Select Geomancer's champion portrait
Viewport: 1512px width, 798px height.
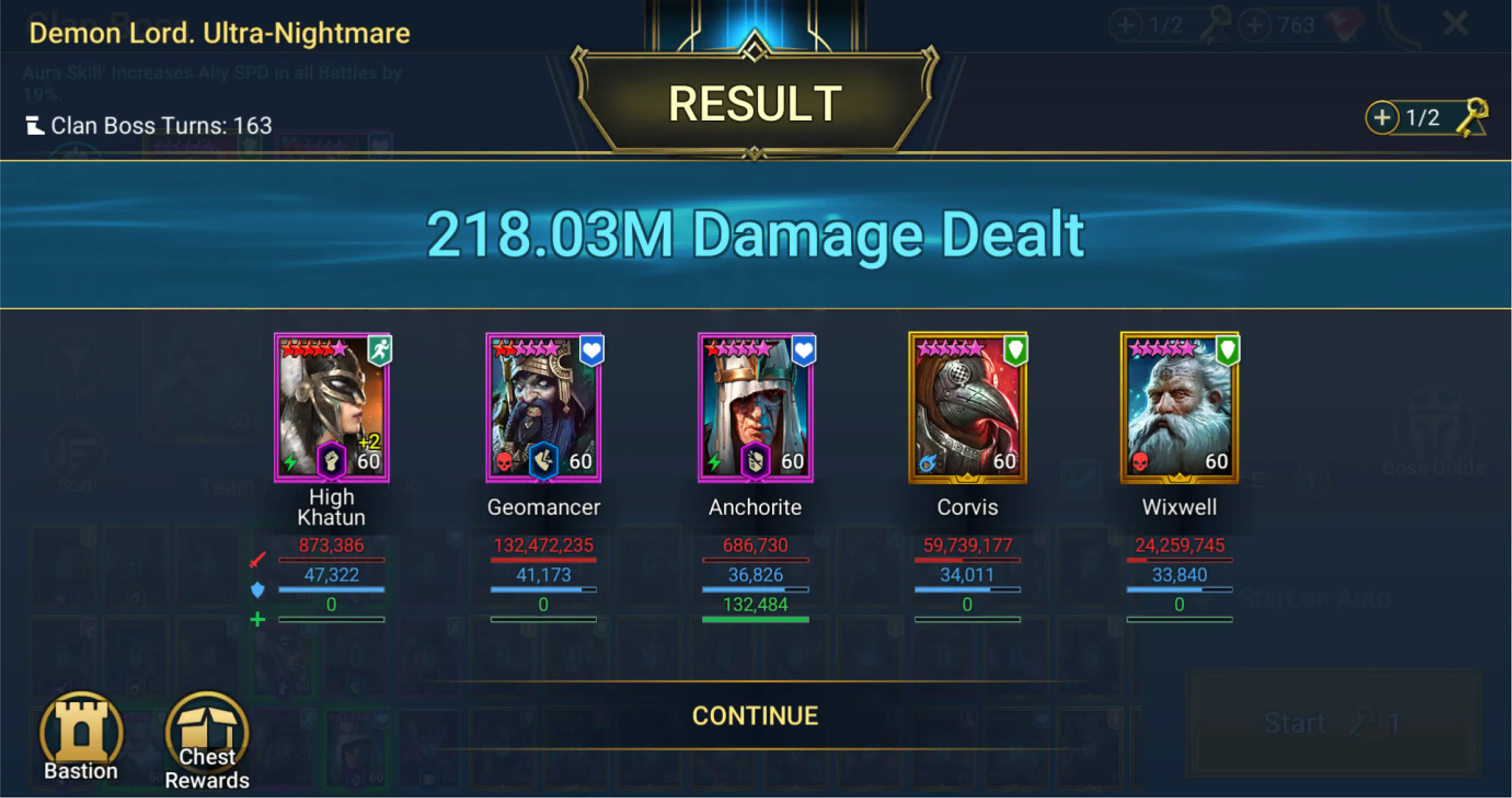pos(544,407)
